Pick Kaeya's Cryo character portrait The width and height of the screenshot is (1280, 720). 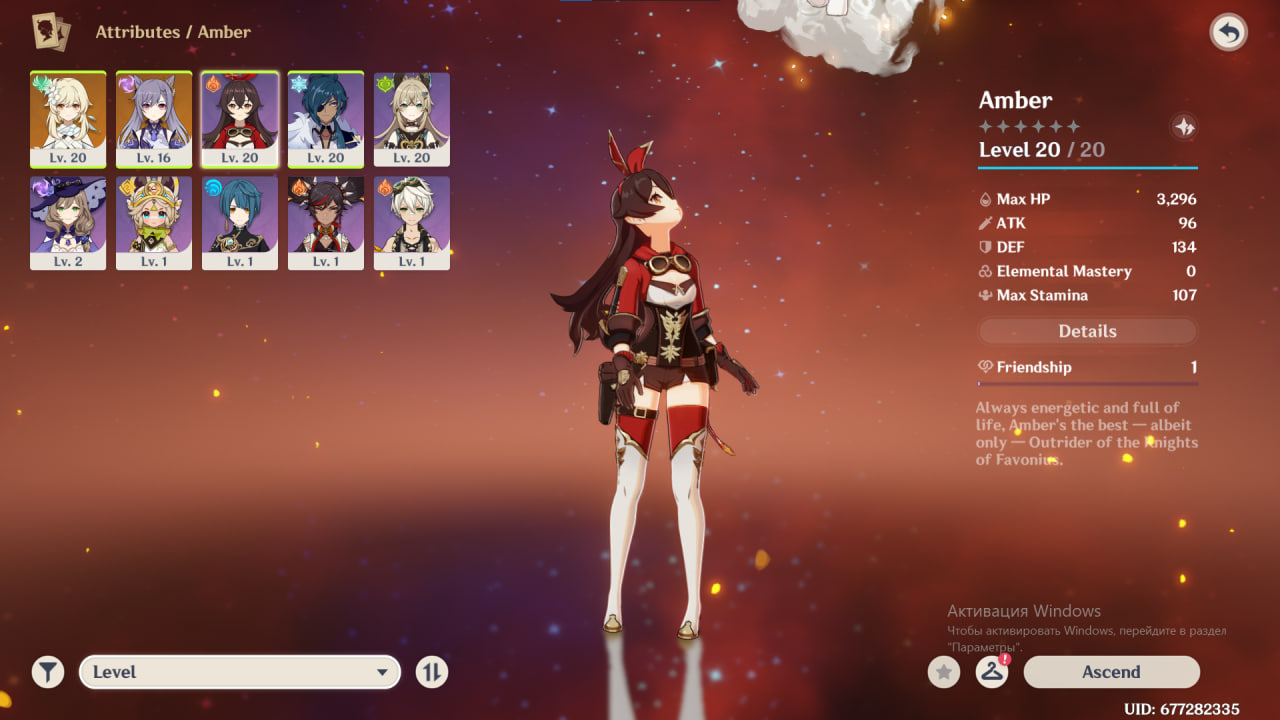(x=326, y=119)
